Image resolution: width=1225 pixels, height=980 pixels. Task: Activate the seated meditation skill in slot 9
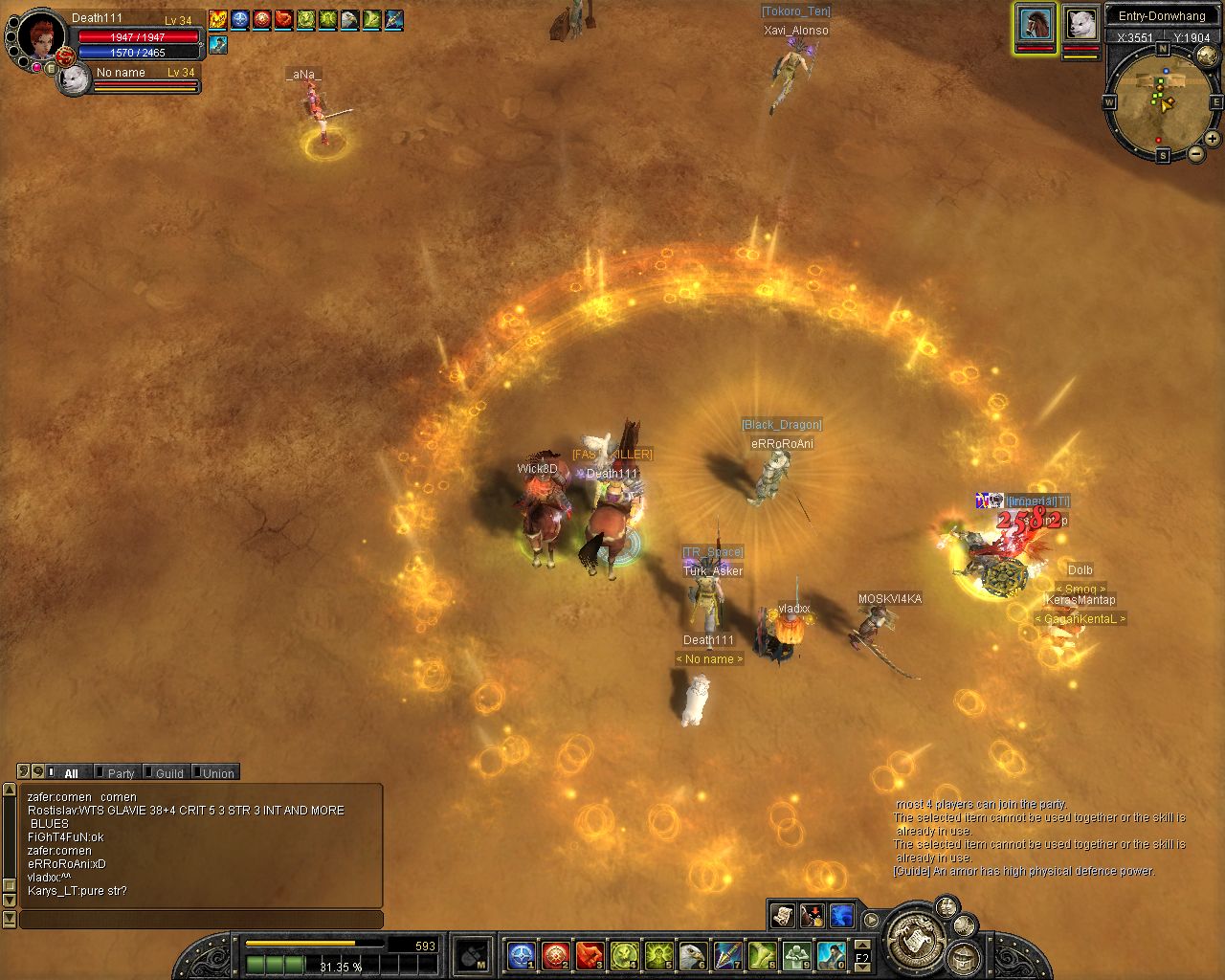pyautogui.click(x=796, y=954)
